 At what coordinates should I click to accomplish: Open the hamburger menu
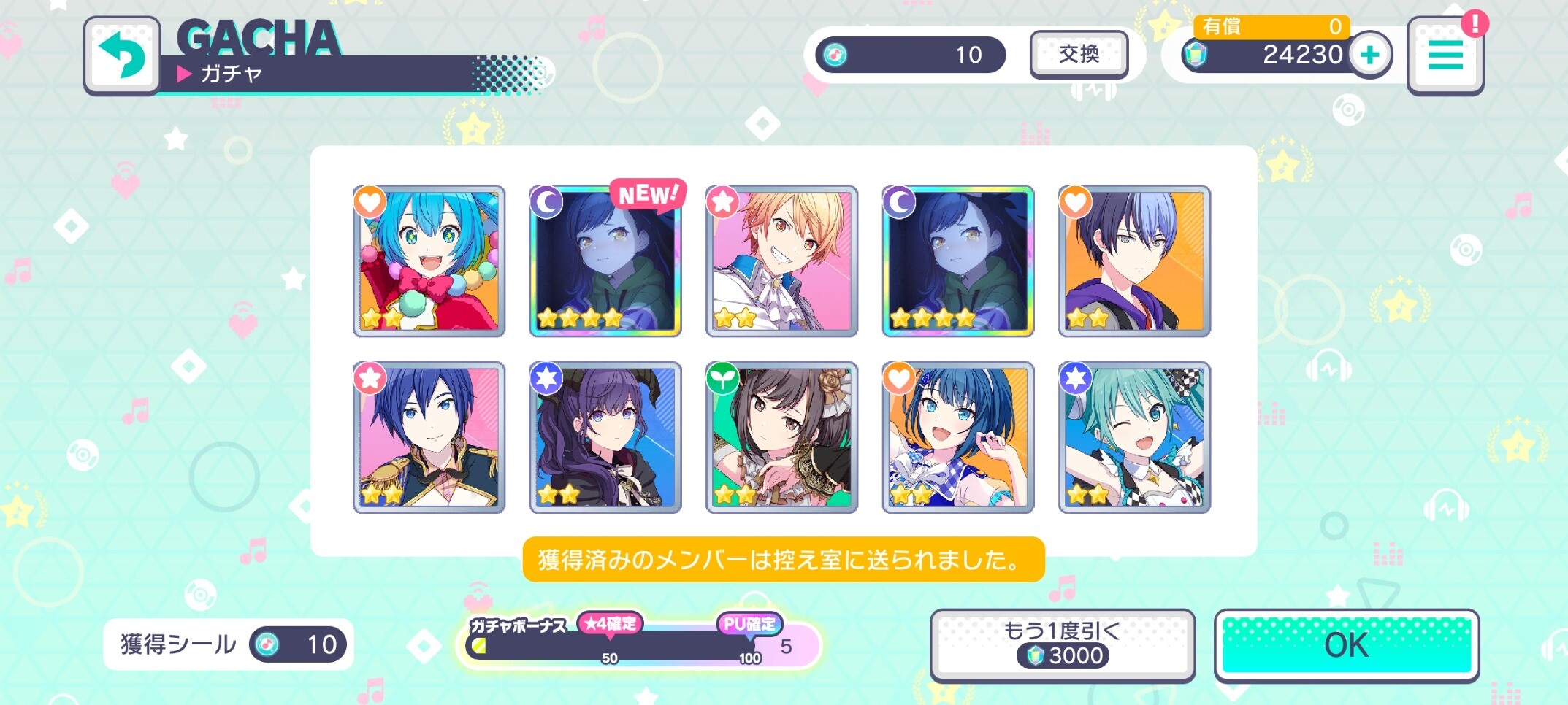pos(1445,55)
